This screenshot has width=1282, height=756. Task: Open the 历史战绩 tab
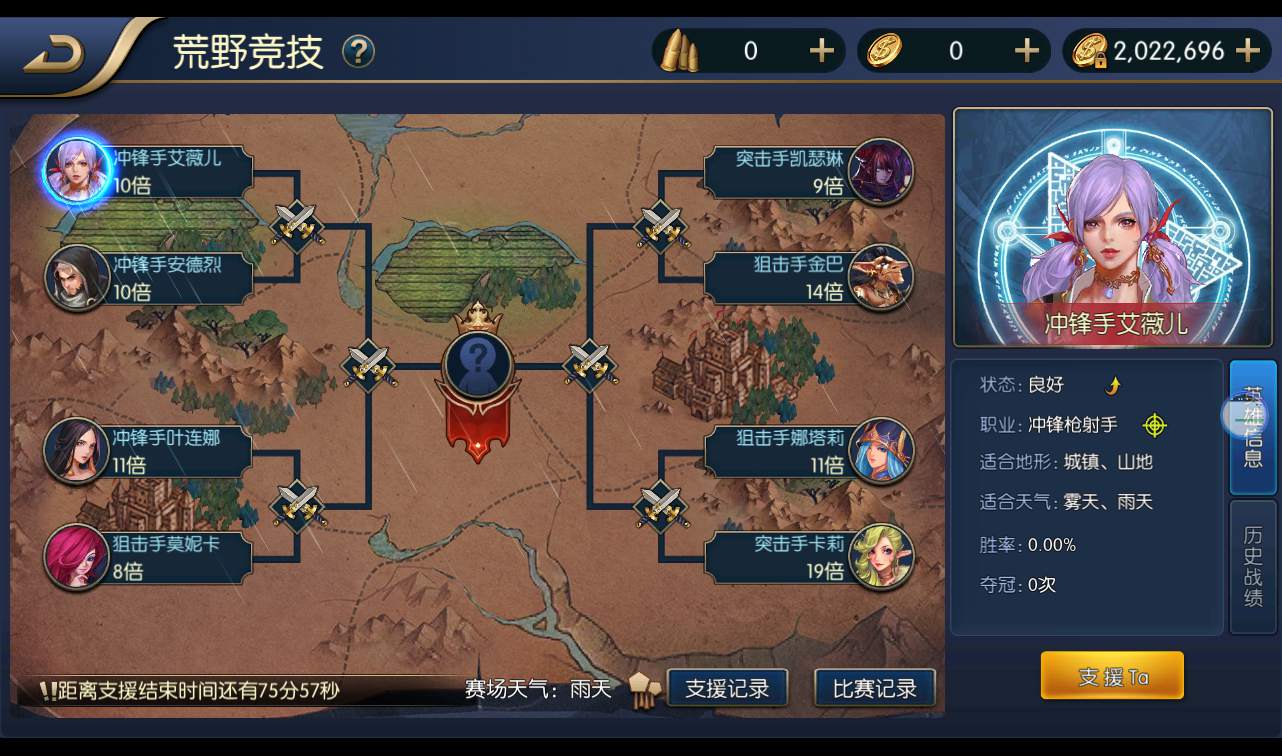coord(1251,567)
